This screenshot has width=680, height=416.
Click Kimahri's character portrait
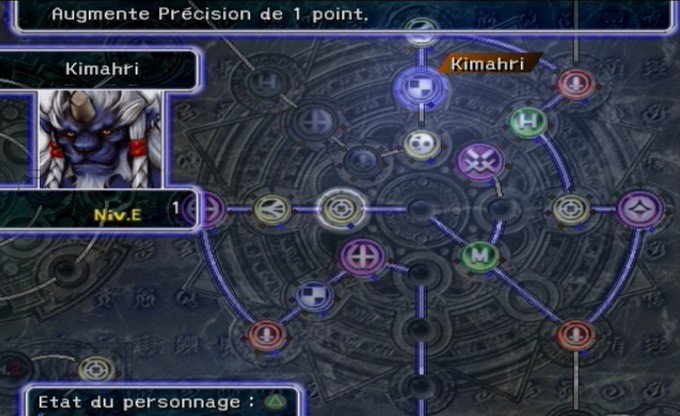pyautogui.click(x=100, y=138)
